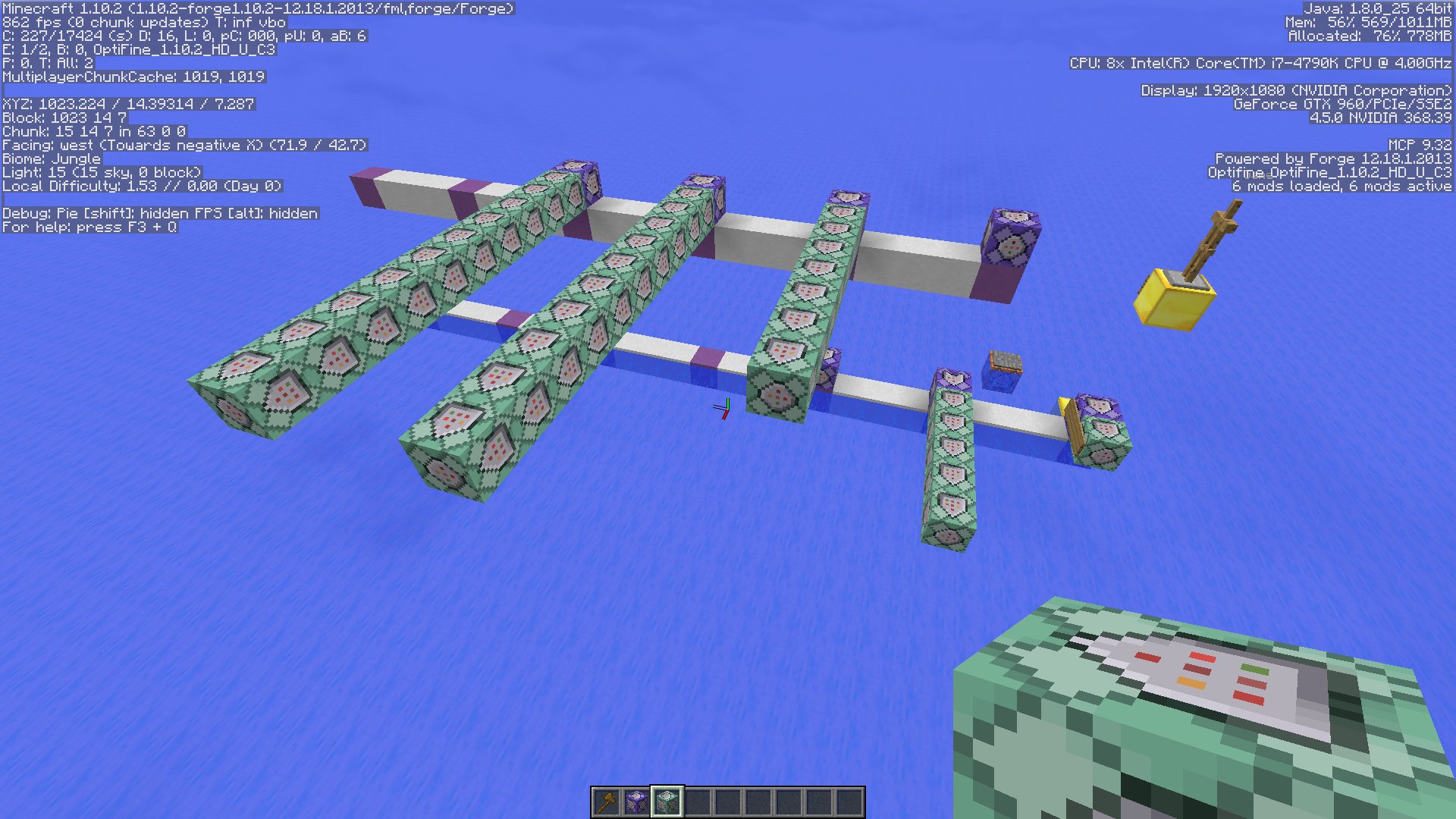The image size is (1456, 819).
Task: Click the 'Light: 15 (15 sky, 0 block)' readout
Action: (102, 171)
